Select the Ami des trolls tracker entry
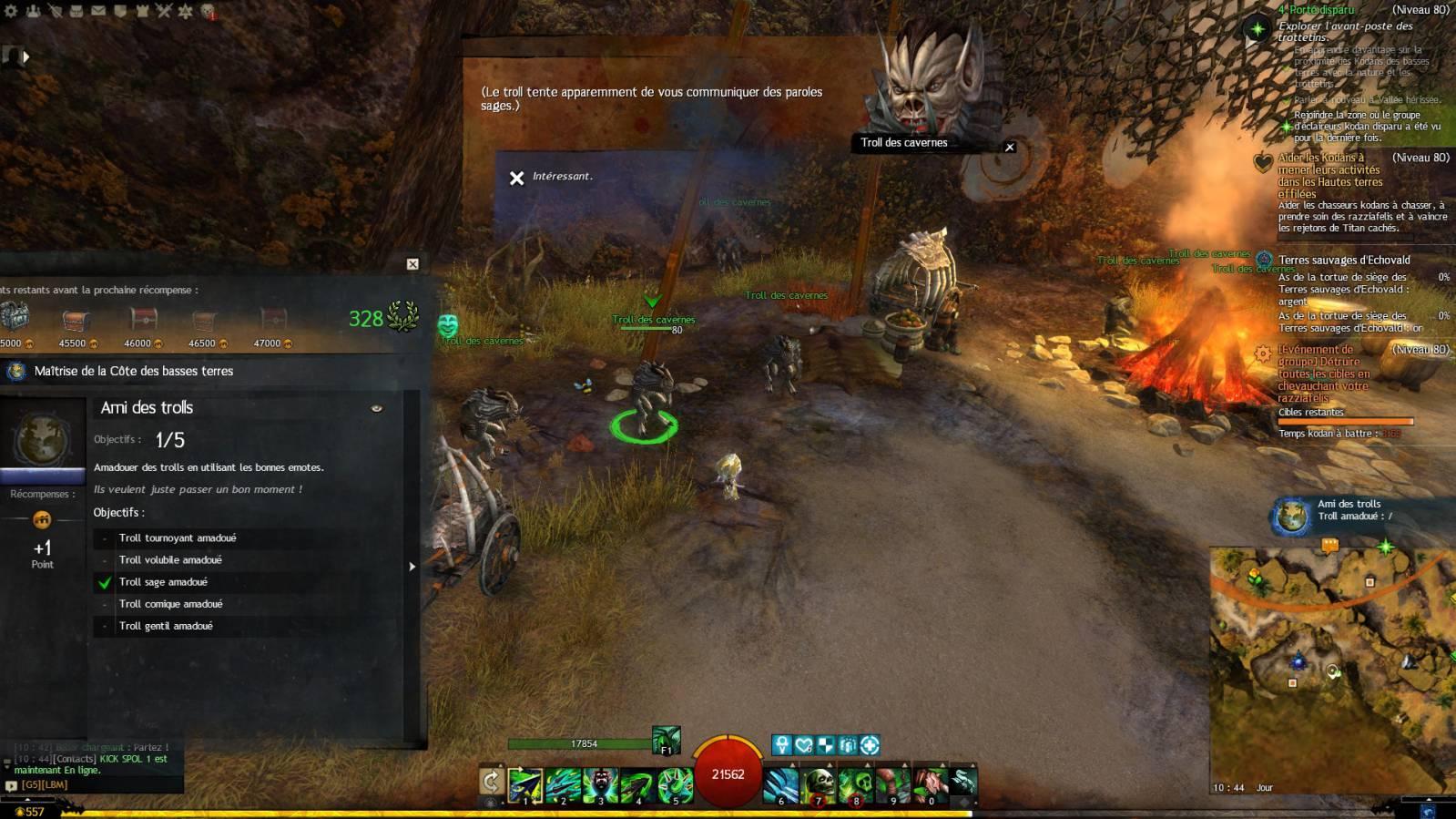The width and height of the screenshot is (1456, 819). pyautogui.click(x=1348, y=510)
